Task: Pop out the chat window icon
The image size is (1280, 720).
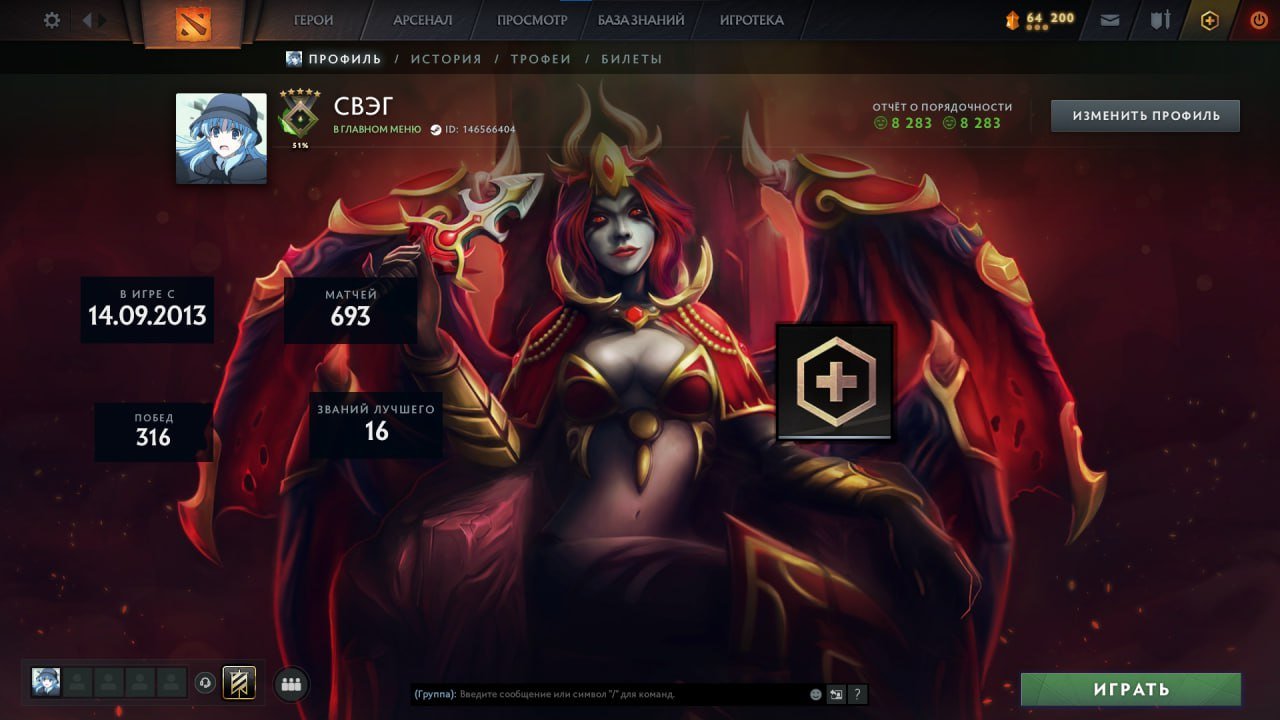Action: pos(835,693)
